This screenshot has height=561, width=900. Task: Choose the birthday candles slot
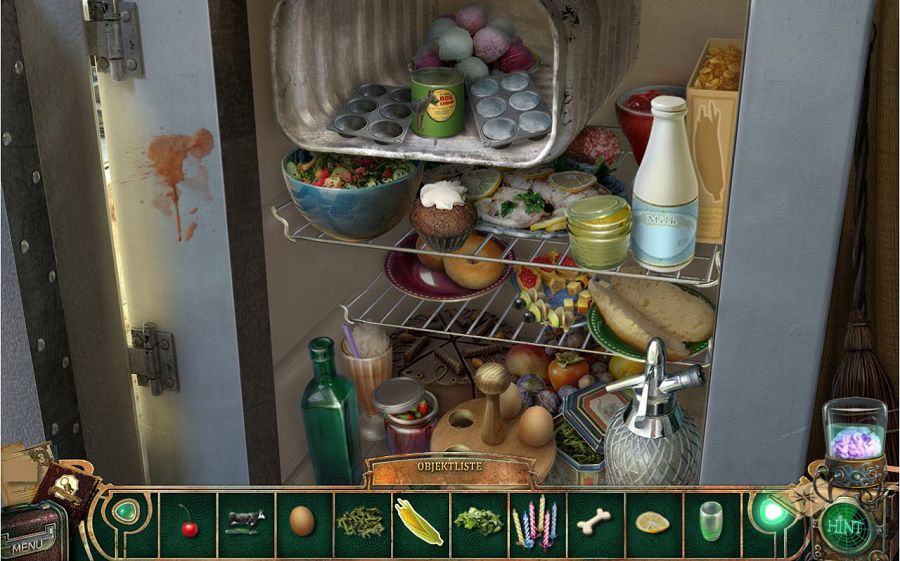click(x=535, y=522)
